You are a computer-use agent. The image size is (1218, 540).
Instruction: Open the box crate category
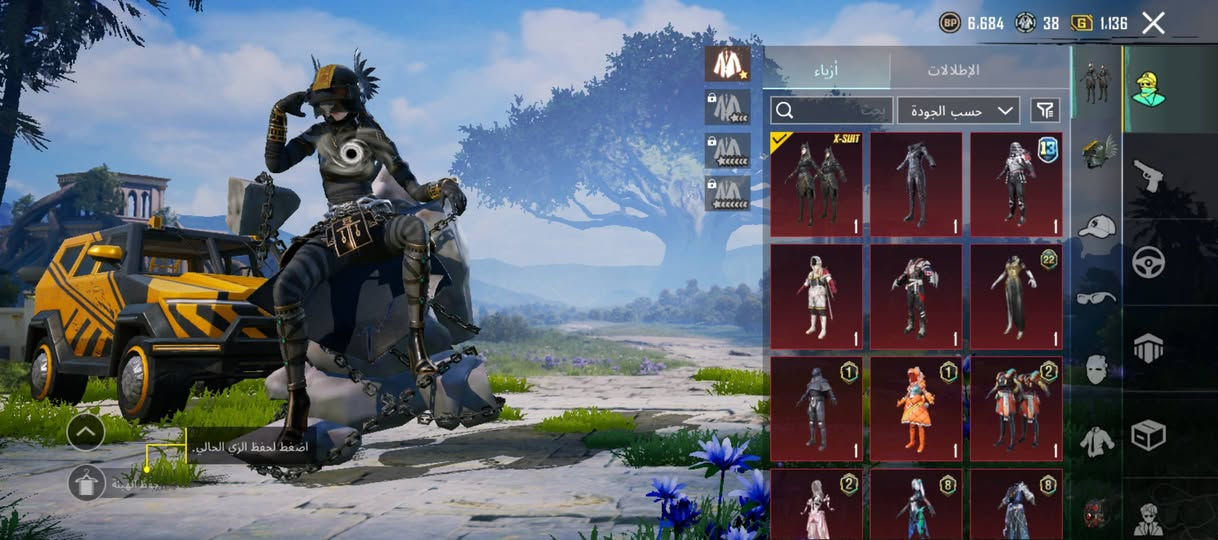pos(1147,434)
